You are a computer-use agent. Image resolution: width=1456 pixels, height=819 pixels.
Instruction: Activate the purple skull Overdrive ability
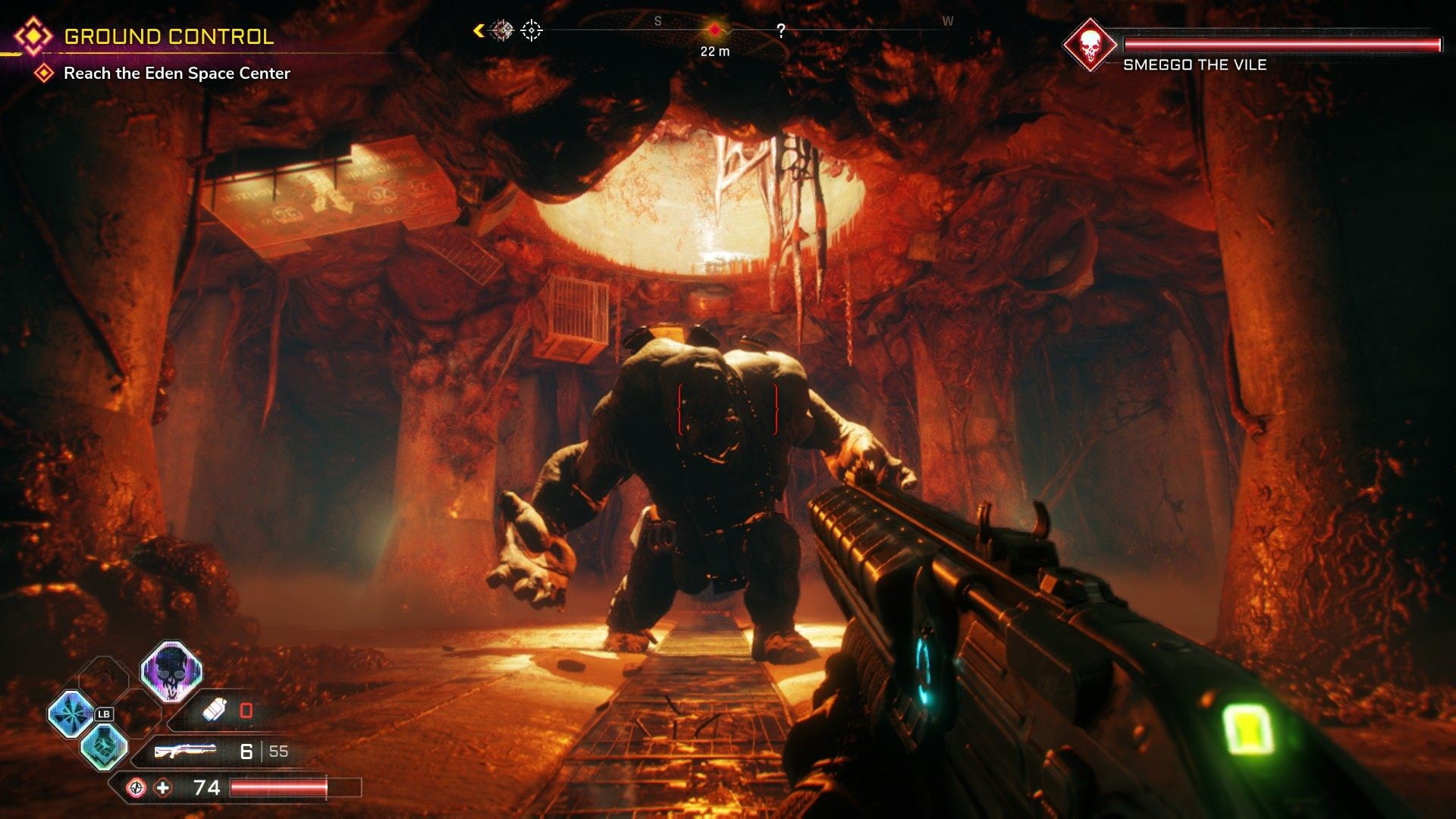coord(171,672)
